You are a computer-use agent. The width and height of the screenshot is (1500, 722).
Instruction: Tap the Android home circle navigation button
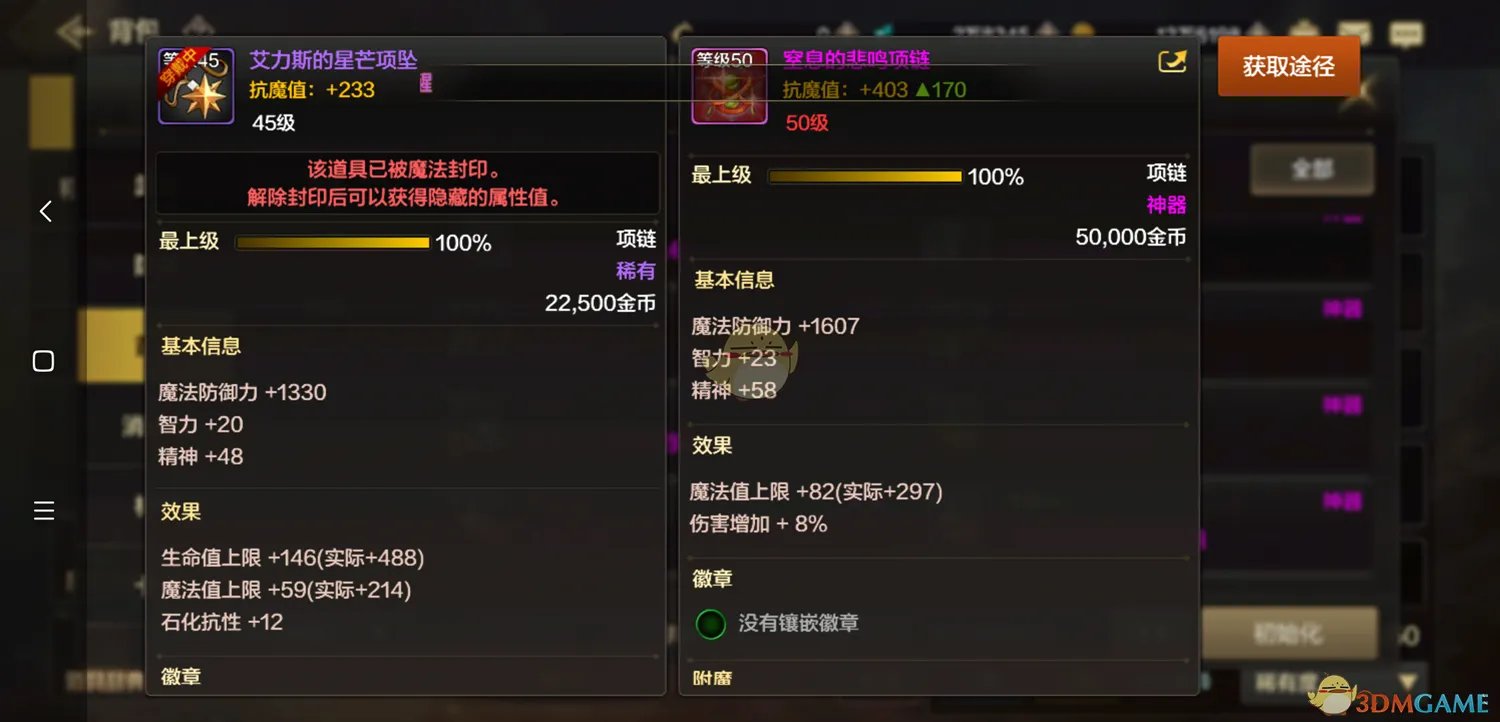[x=43, y=361]
